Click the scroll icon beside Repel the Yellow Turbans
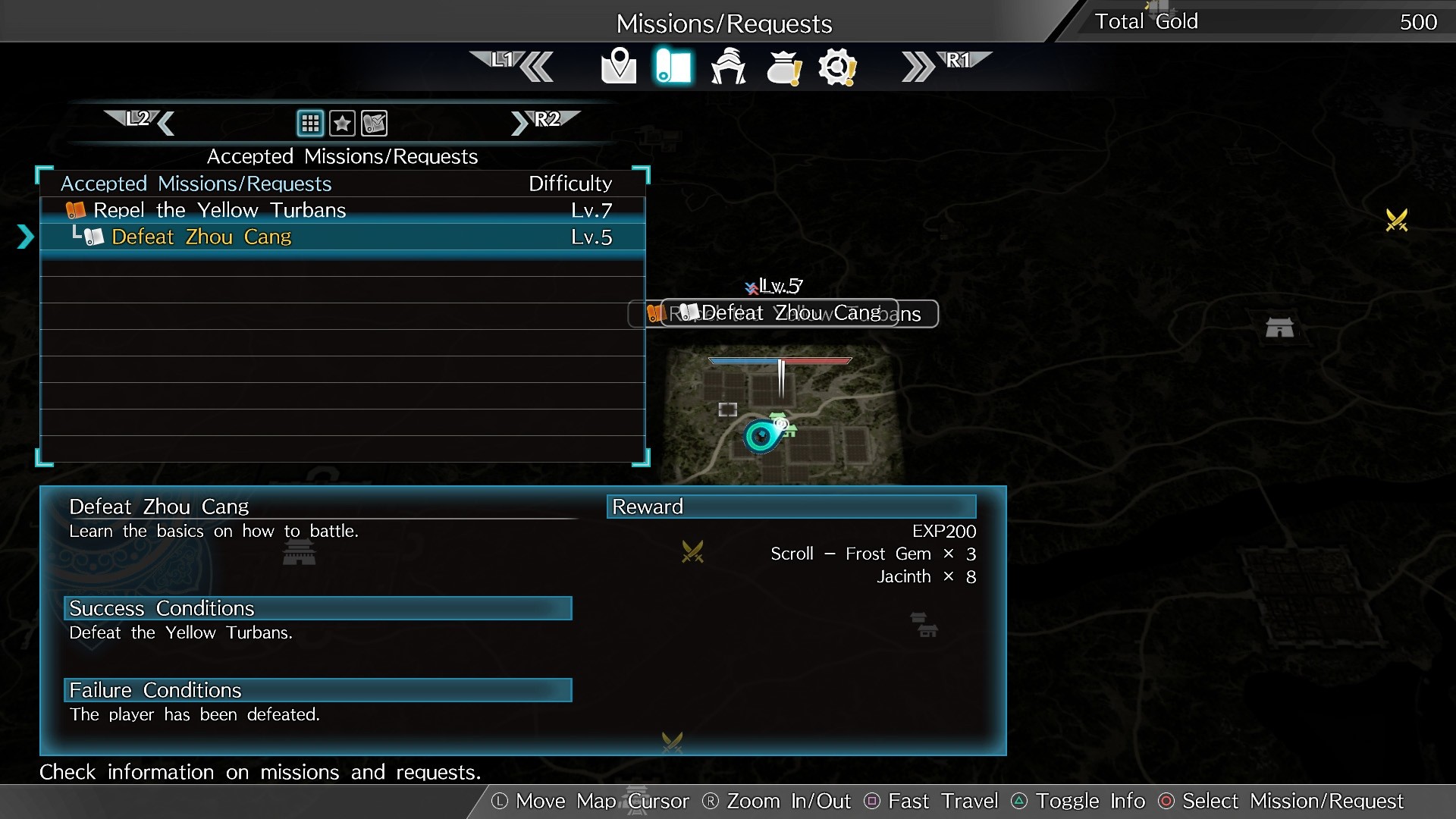The image size is (1456, 819). pos(77,210)
